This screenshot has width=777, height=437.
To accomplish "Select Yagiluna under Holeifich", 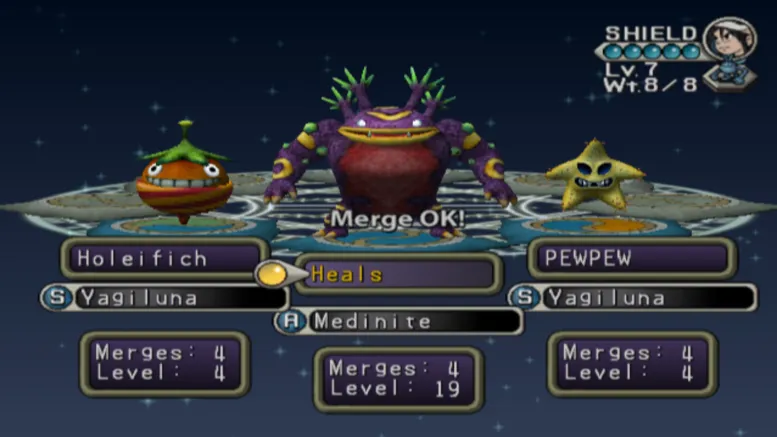I will click(164, 297).
